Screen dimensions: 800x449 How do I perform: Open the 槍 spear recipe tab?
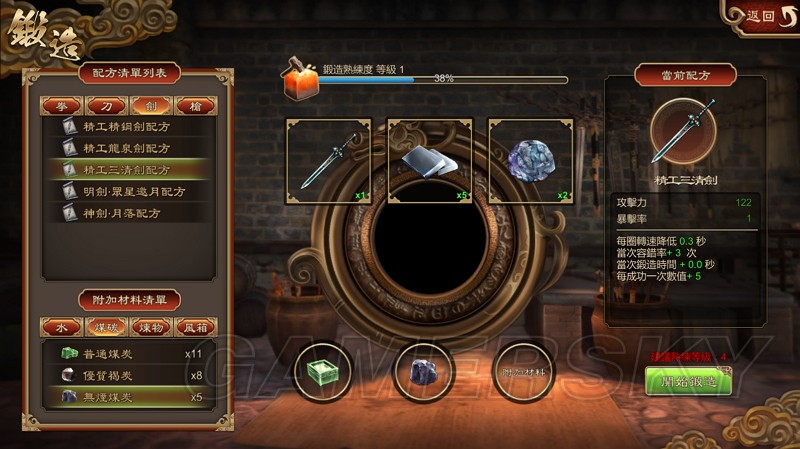(195, 105)
